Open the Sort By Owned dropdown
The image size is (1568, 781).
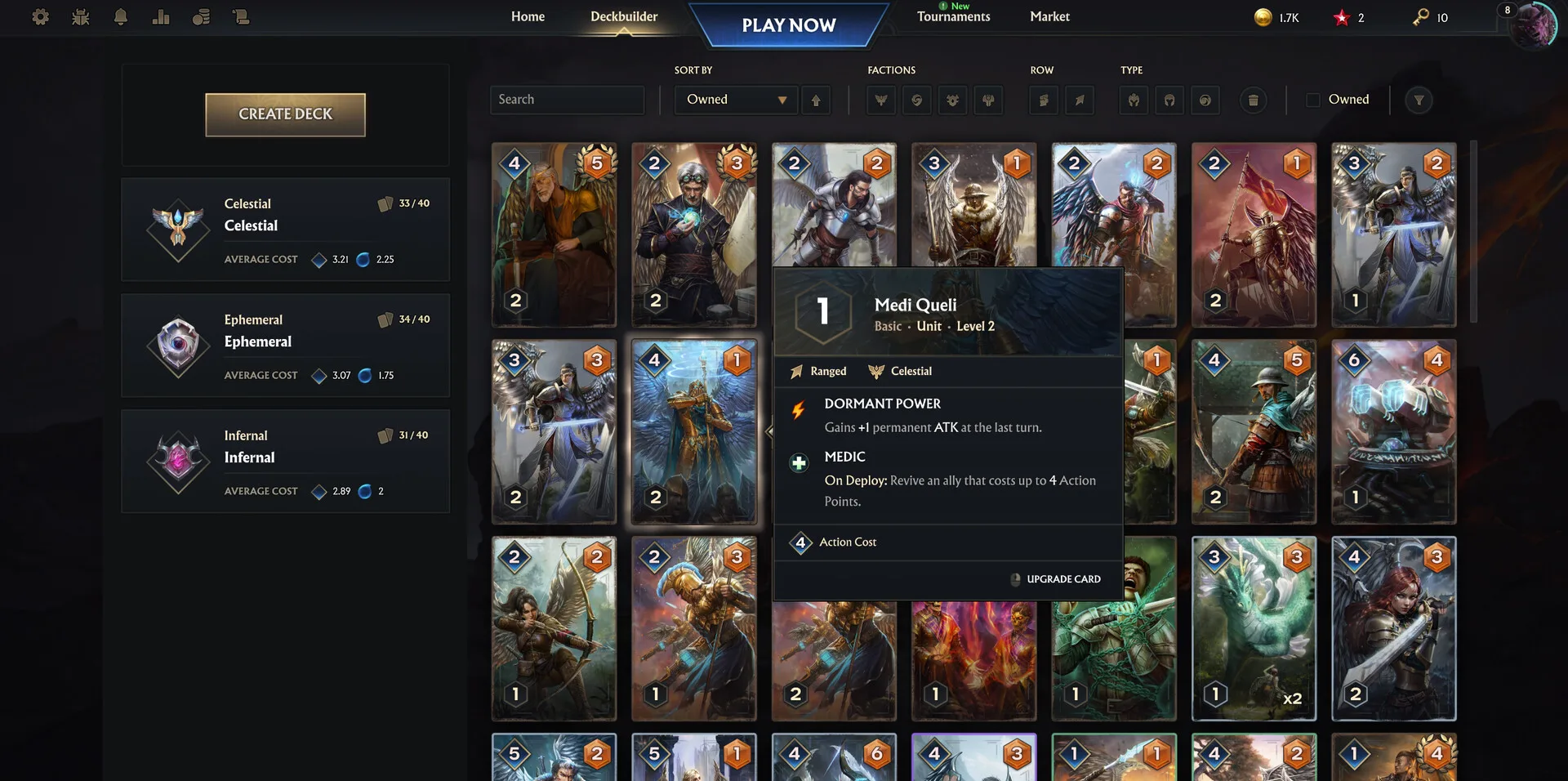tap(734, 100)
